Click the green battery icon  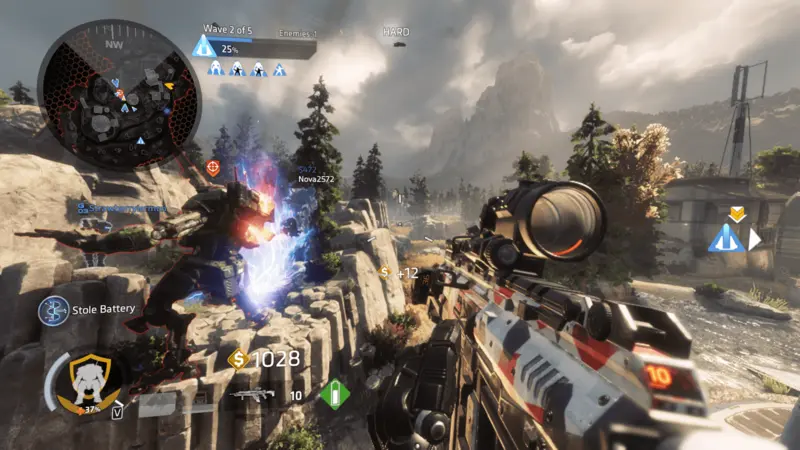(x=334, y=394)
